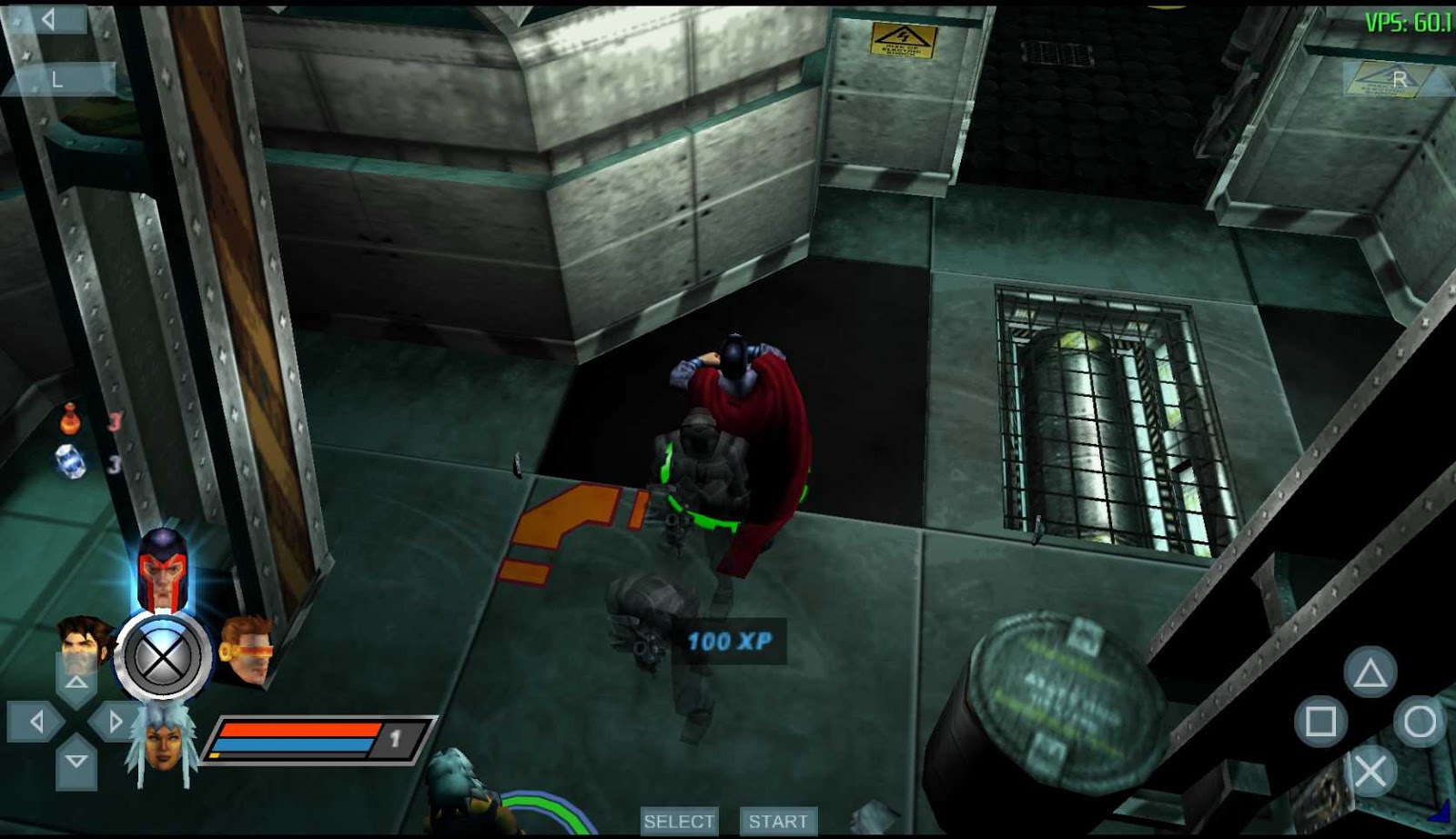Screen dimensions: 1456x839
Task: Switch to Cyclops using his portrait
Action: [248, 648]
